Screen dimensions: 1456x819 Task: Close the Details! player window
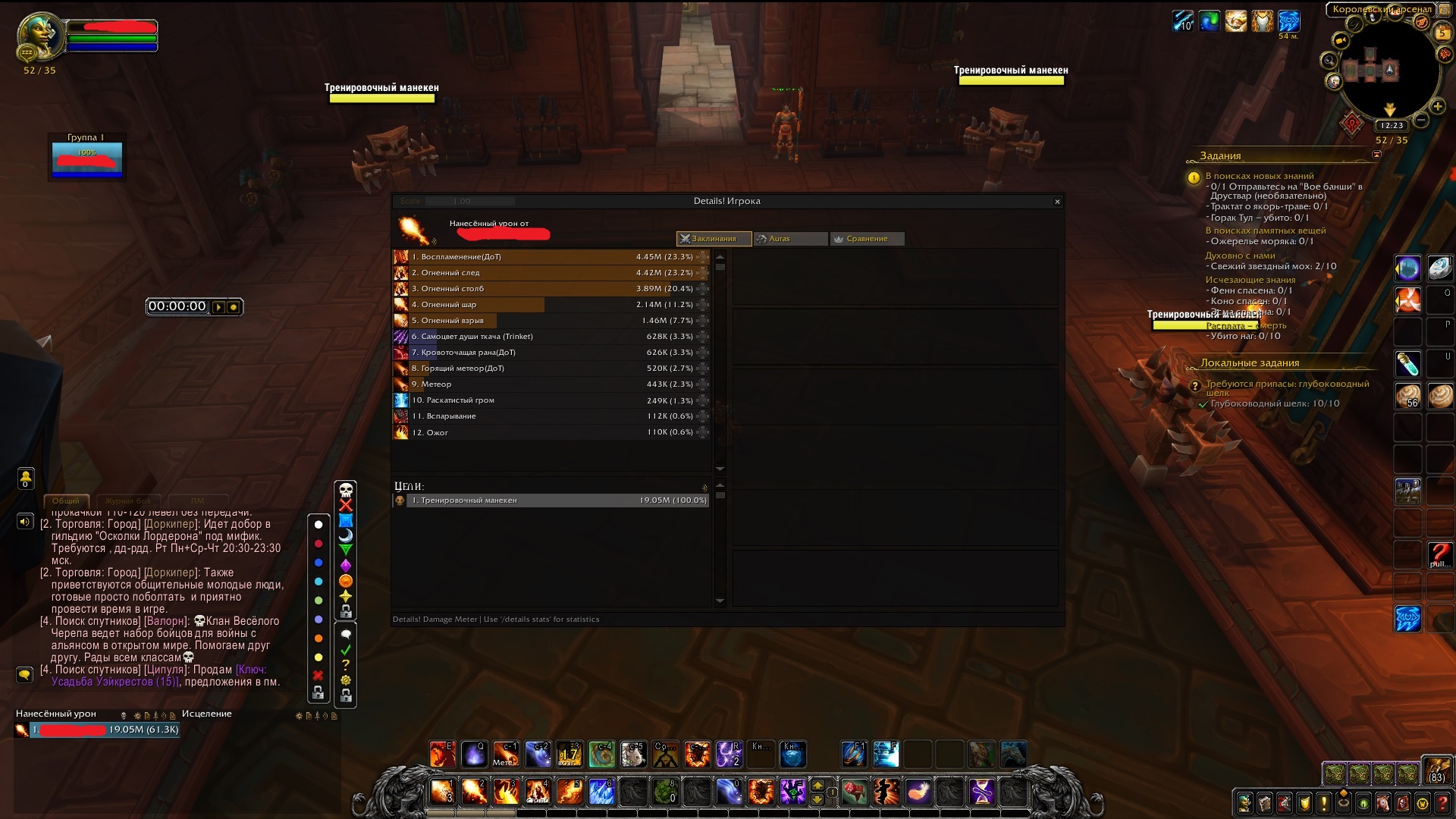point(1057,202)
